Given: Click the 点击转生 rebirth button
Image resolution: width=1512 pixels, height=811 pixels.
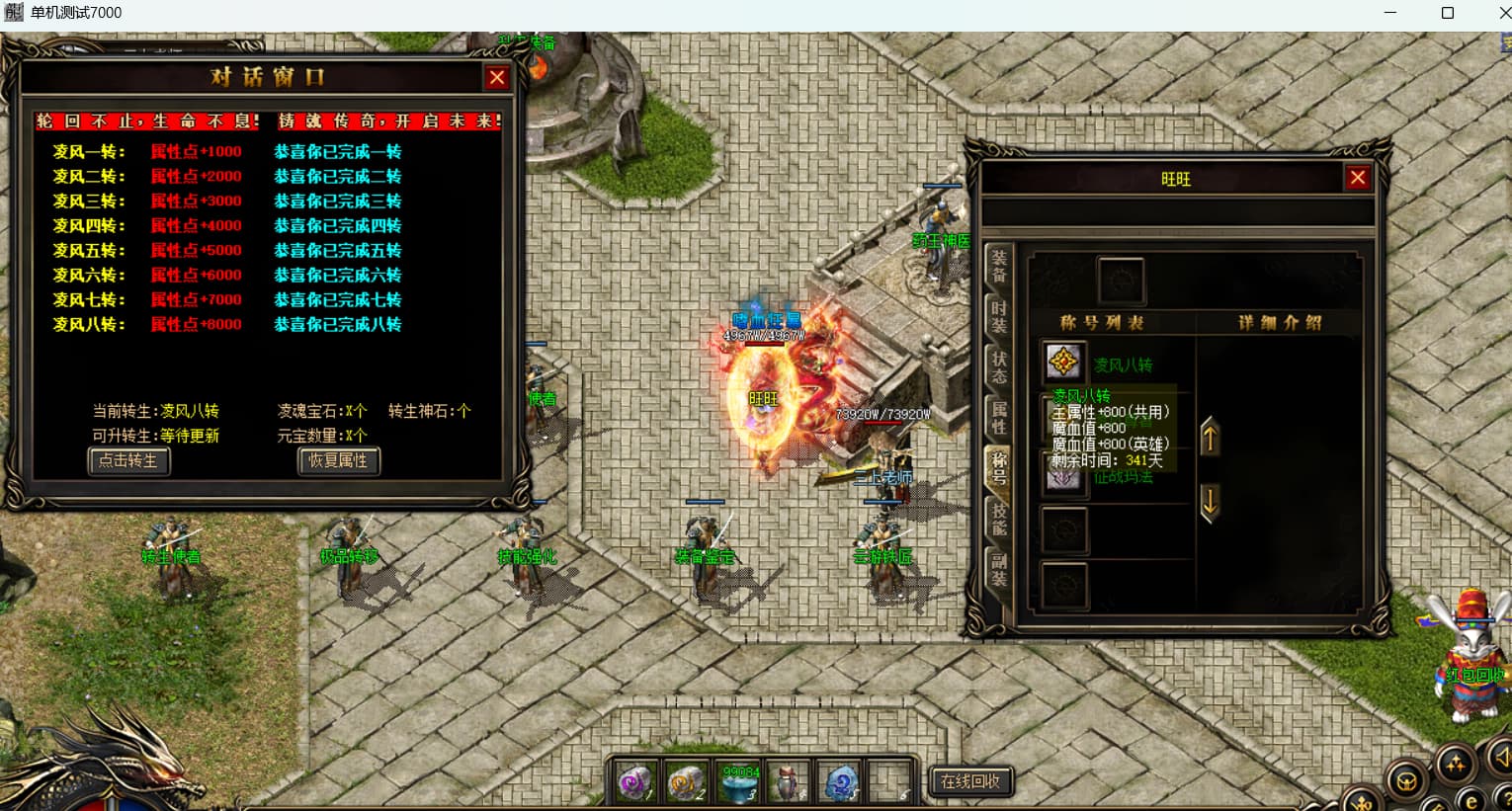Looking at the screenshot, I should click(128, 460).
